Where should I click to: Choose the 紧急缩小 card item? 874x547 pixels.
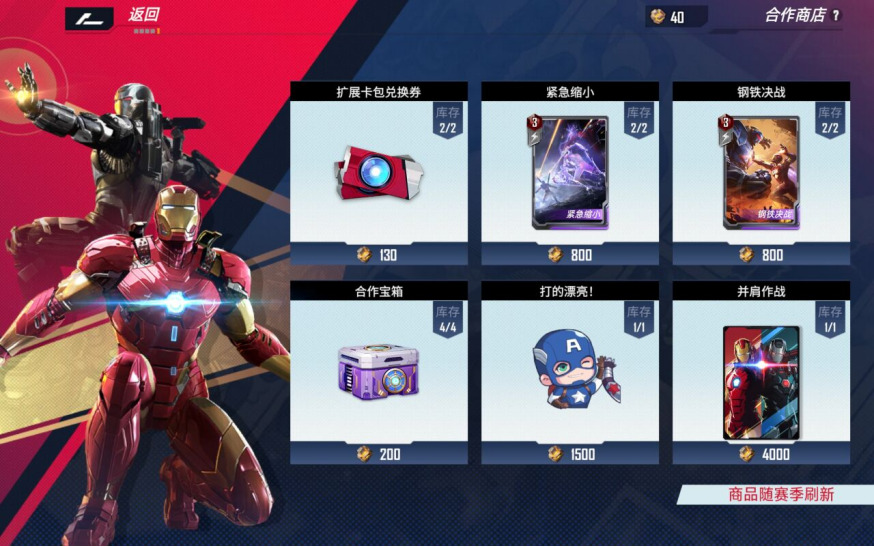(x=570, y=170)
